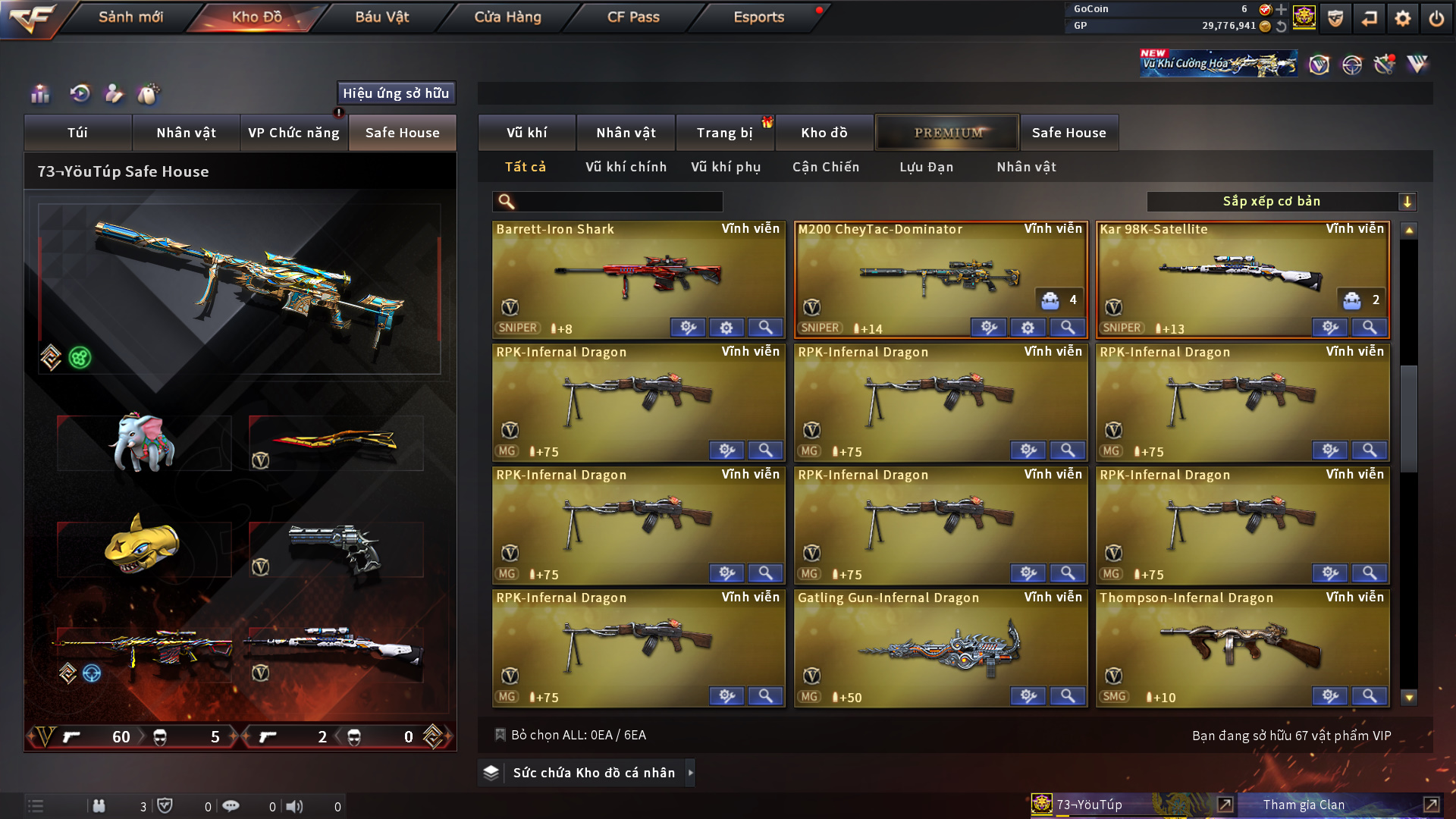Select the Barrett-Iron Shark sniper
This screenshot has width=1456, height=819.
638,278
